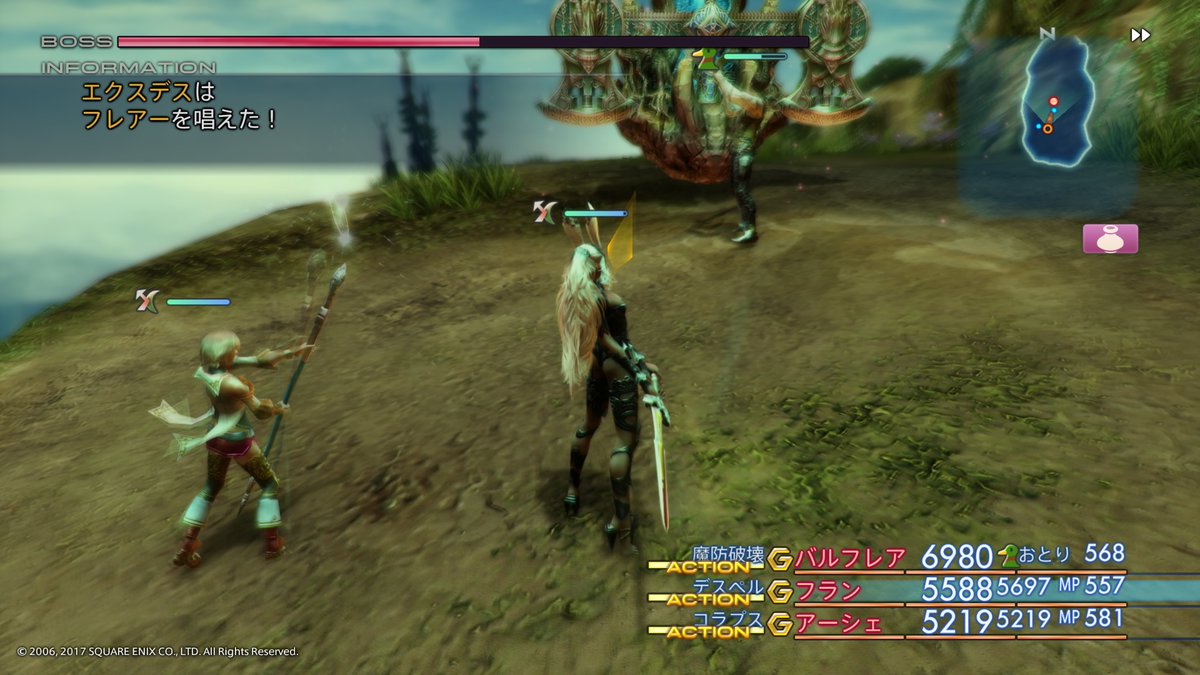This screenshot has height=675, width=1200.
Task: Select party member バルフレア in the party list
Action: pos(849,558)
